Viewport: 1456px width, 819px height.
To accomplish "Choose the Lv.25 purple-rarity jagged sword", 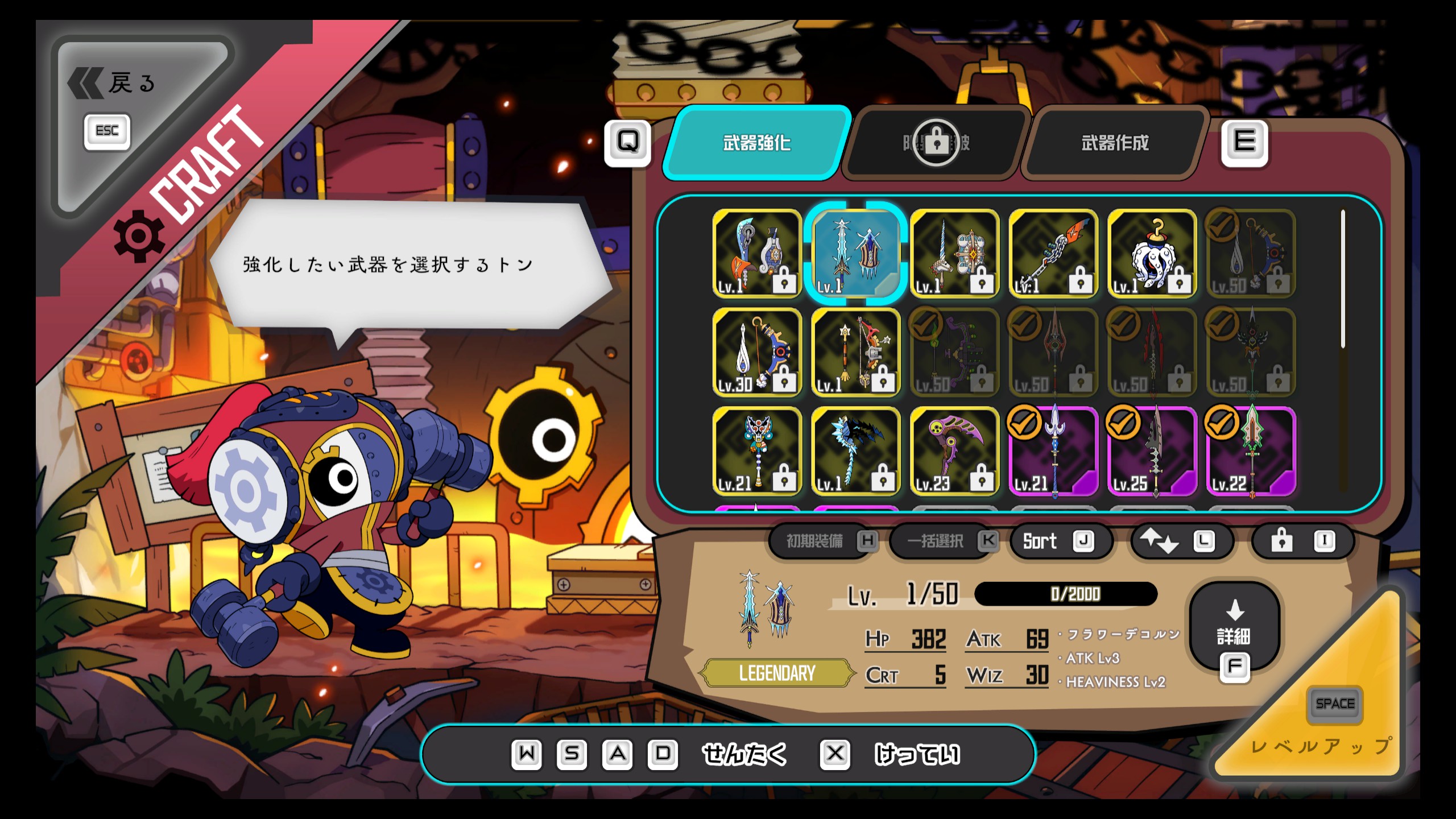I will [x=1152, y=451].
